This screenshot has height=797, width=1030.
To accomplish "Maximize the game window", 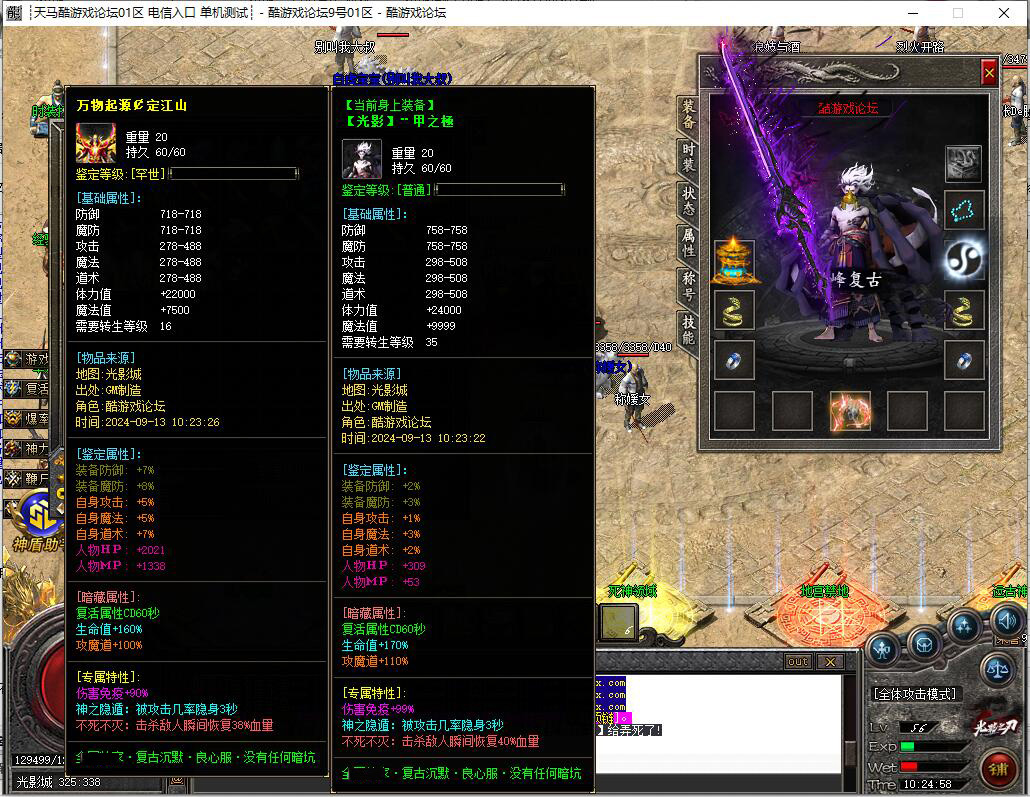I will click(x=957, y=13).
